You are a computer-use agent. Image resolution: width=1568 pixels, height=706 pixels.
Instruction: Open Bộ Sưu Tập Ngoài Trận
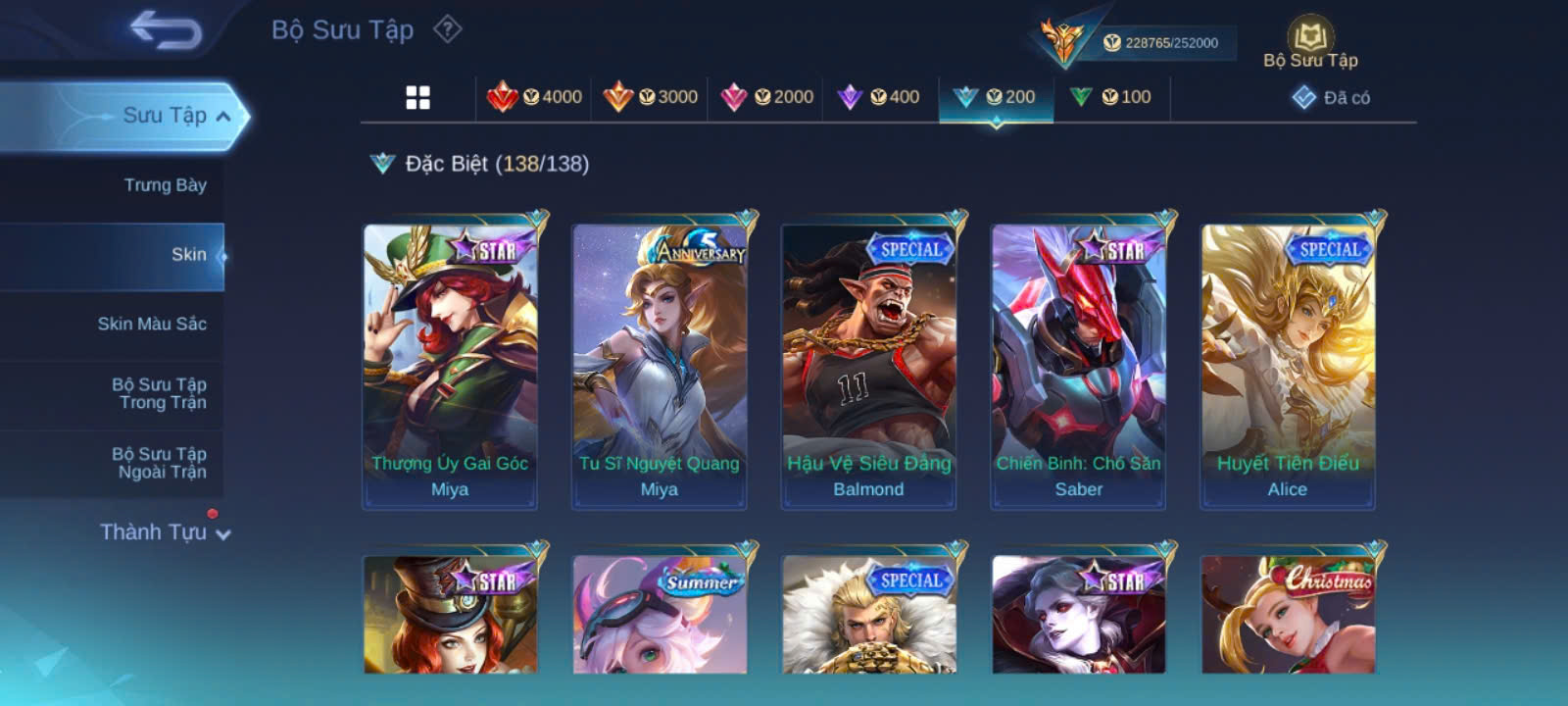(159, 463)
